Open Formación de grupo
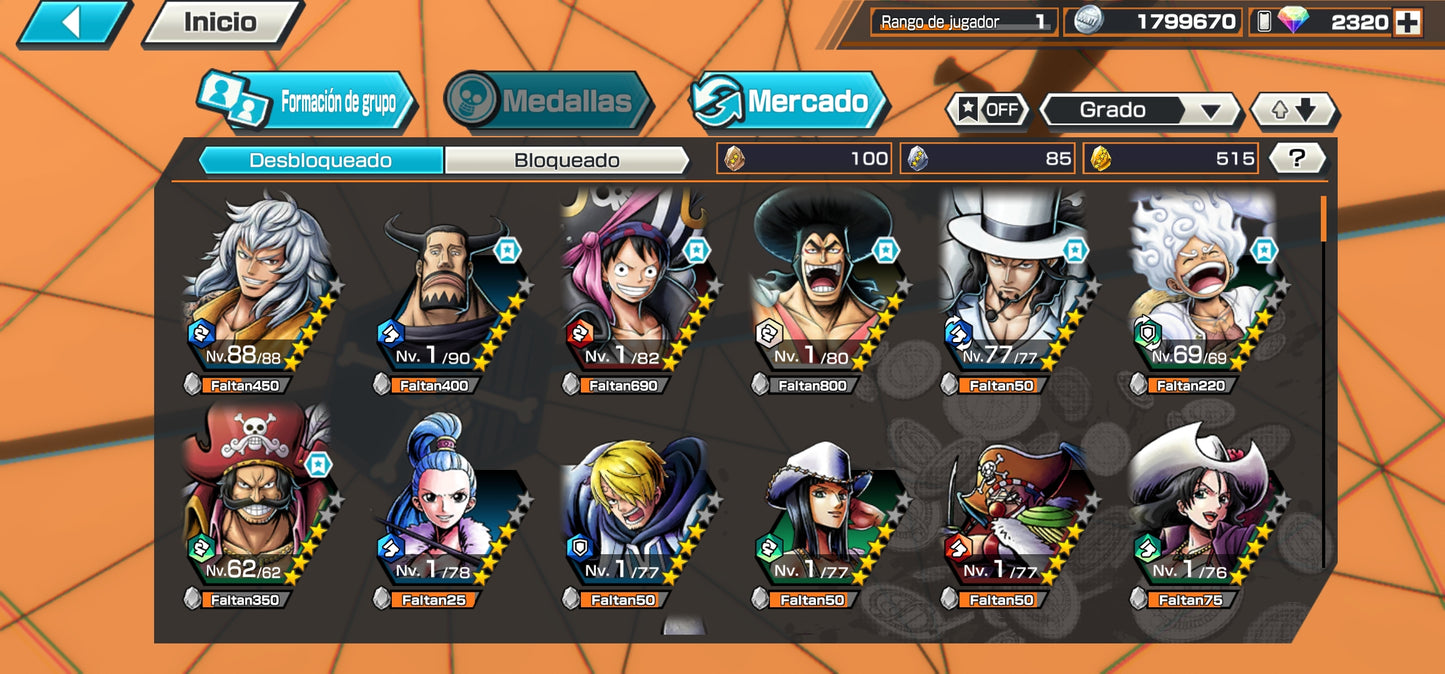1445x674 pixels. (x=305, y=102)
